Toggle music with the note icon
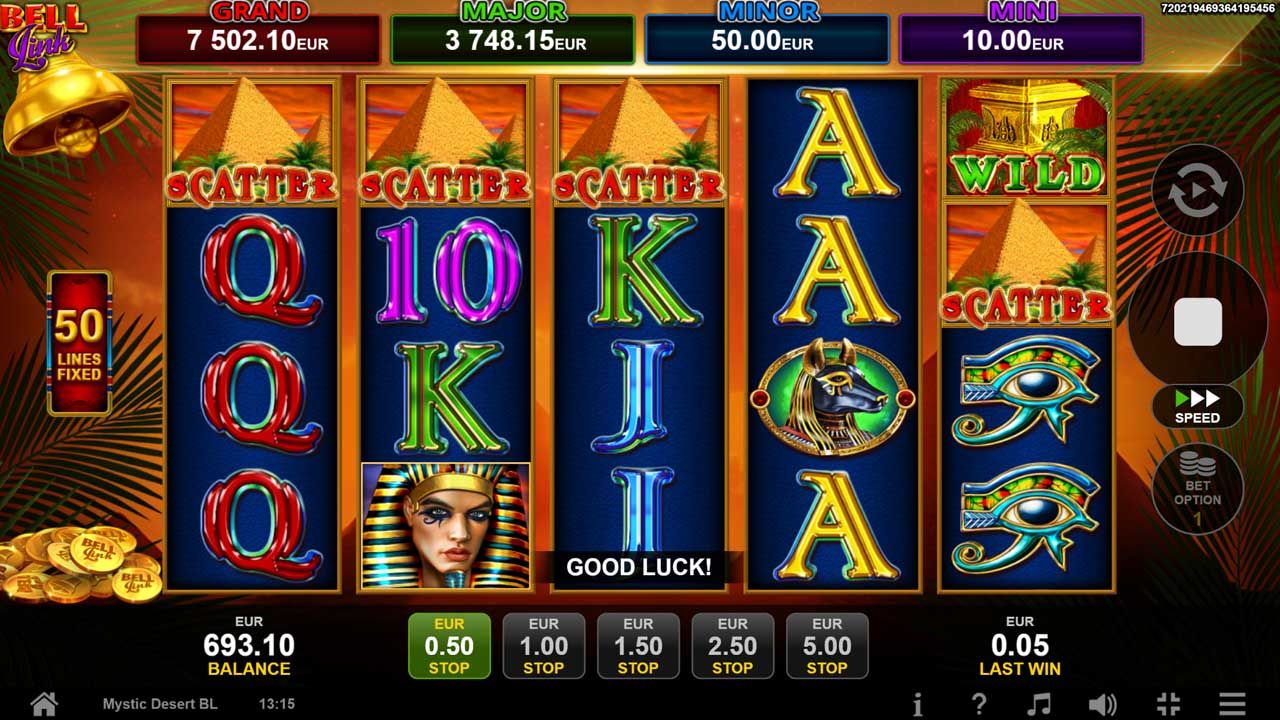 (x=1040, y=704)
